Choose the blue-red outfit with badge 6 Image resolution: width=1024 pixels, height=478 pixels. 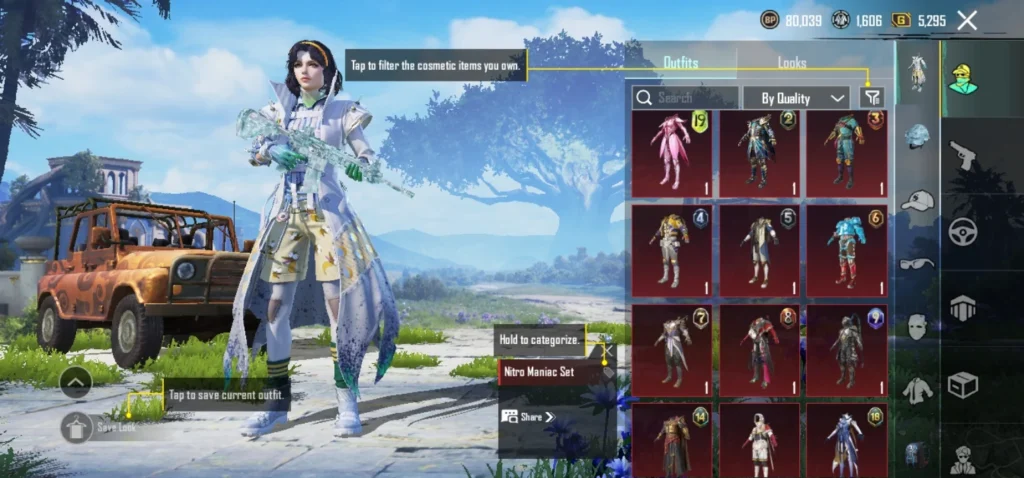click(846, 250)
